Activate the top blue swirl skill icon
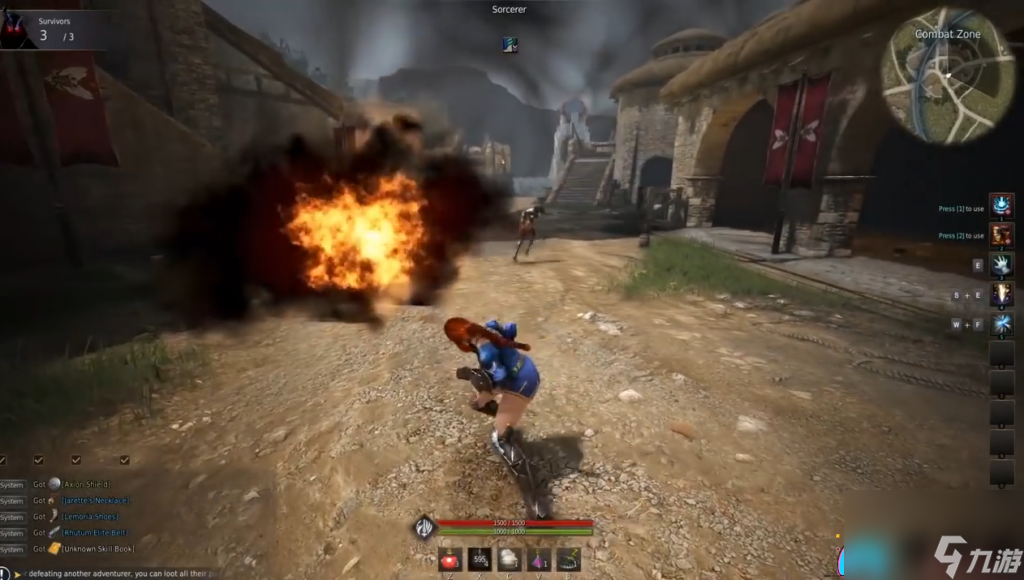This screenshot has width=1024, height=580. click(x=1001, y=206)
